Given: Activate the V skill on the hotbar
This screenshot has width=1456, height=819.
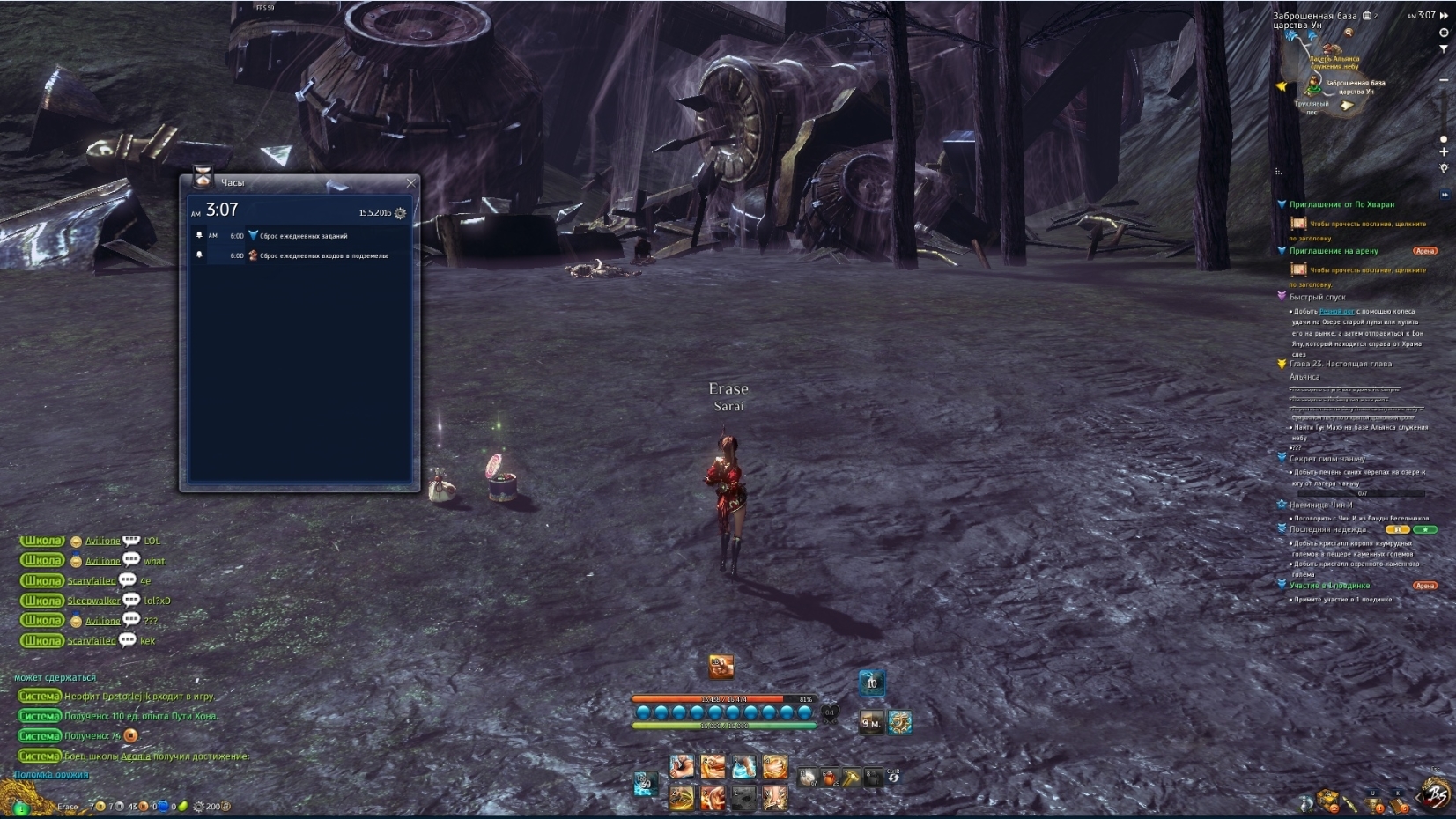Looking at the screenshot, I should click(x=774, y=798).
